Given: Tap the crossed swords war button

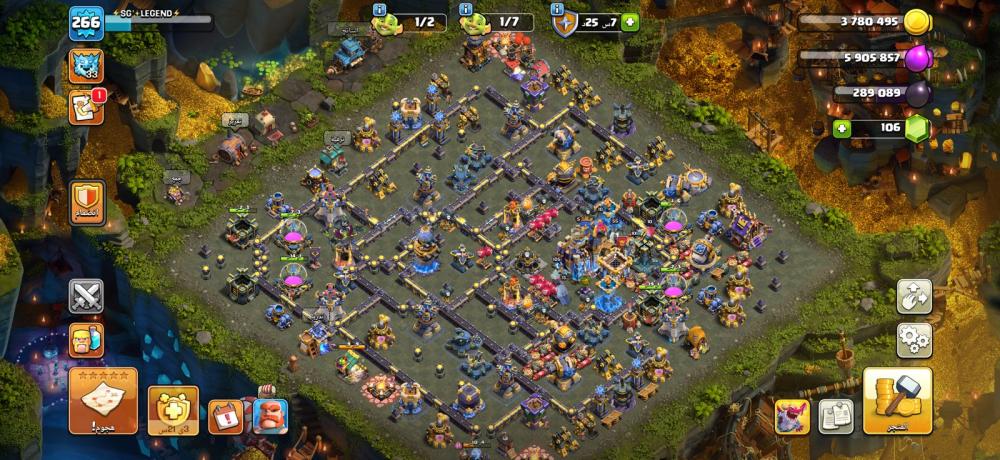Looking at the screenshot, I should [86, 296].
